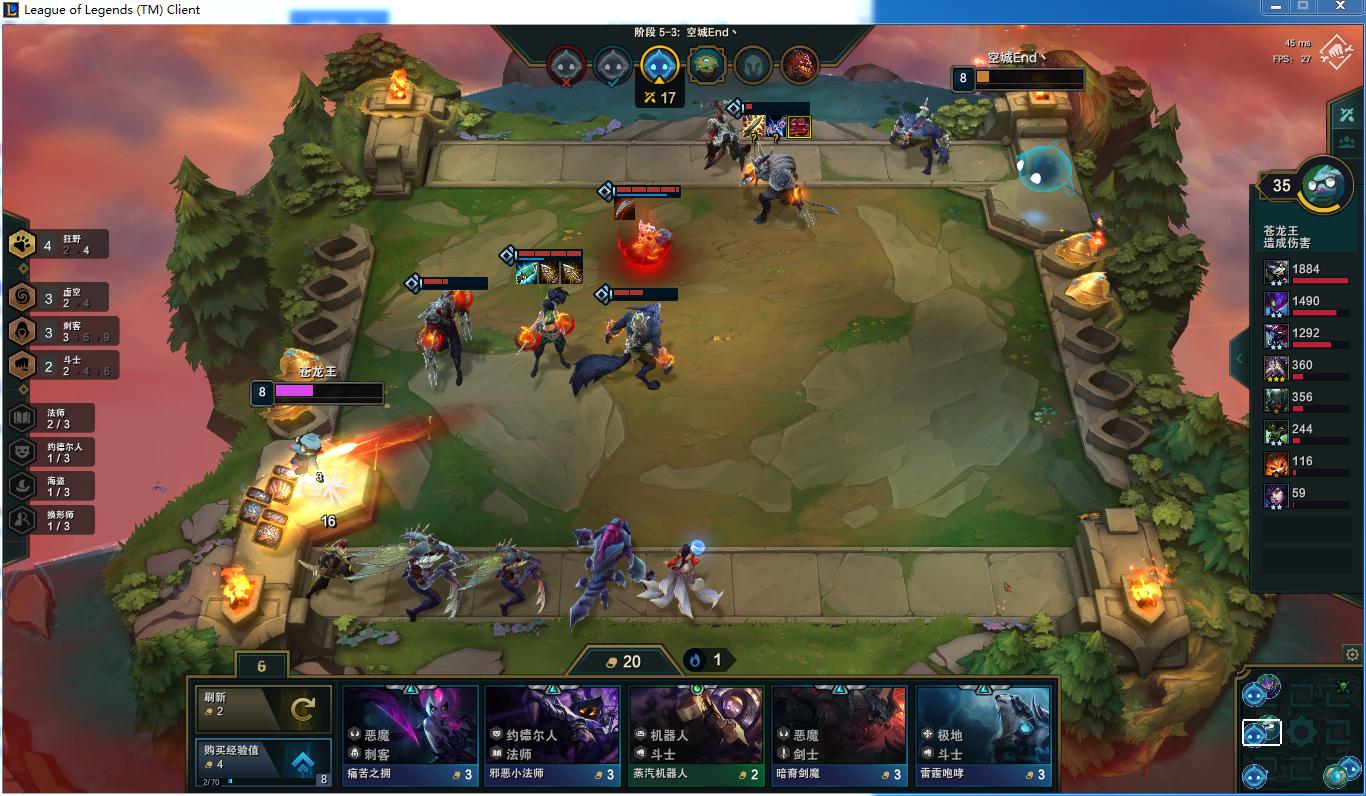The height and width of the screenshot is (796, 1366).
Task: Collapse the damage panel with the arrow
Action: pos(1239,359)
